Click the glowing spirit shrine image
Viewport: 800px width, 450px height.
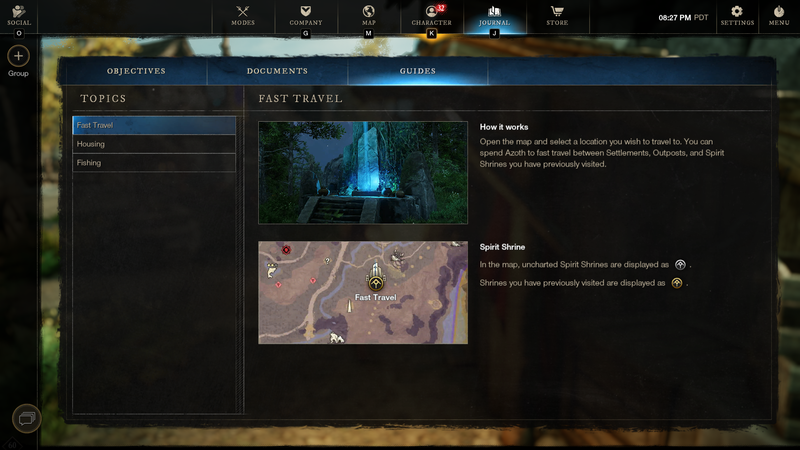[x=362, y=172]
